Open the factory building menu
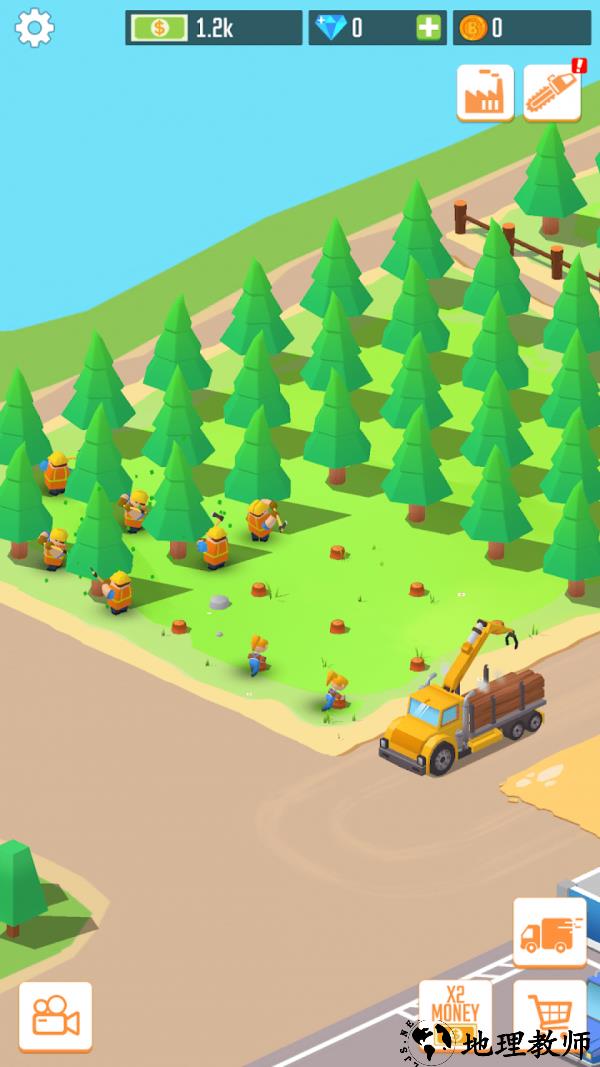 (485, 93)
